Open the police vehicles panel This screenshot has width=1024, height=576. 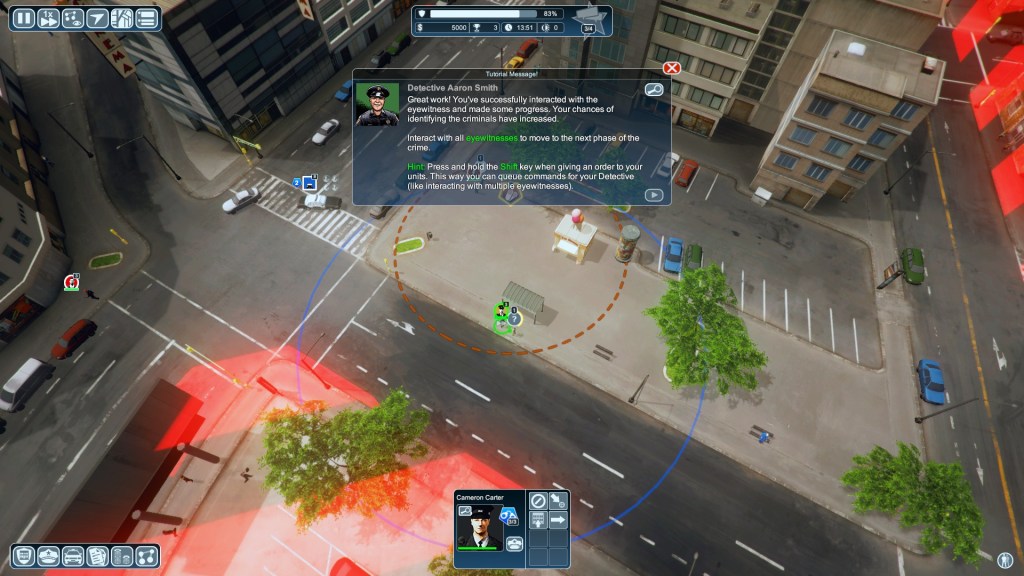tap(72, 556)
